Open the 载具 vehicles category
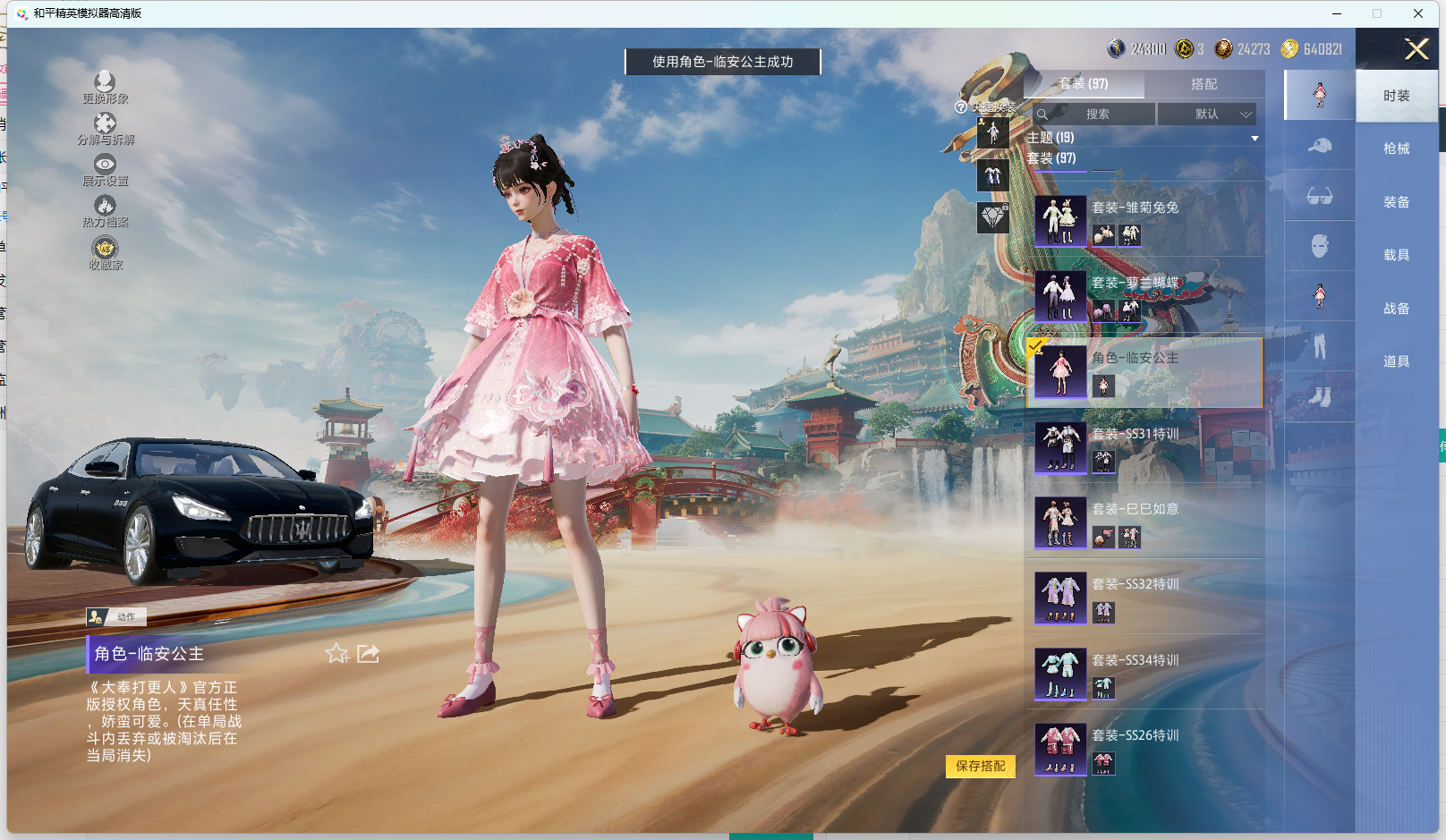1446x840 pixels. coord(1396,255)
